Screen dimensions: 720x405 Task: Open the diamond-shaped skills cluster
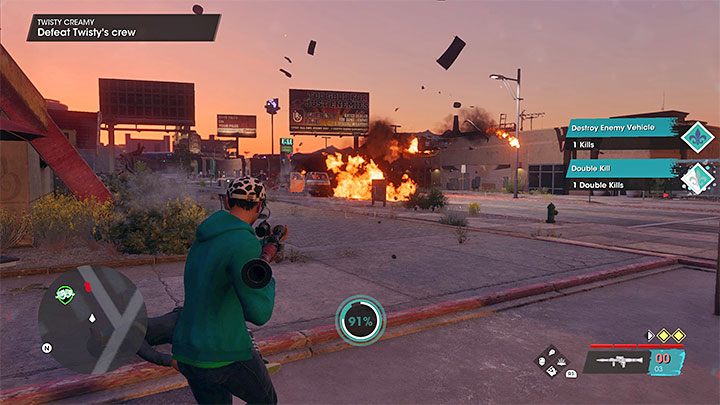551,361
